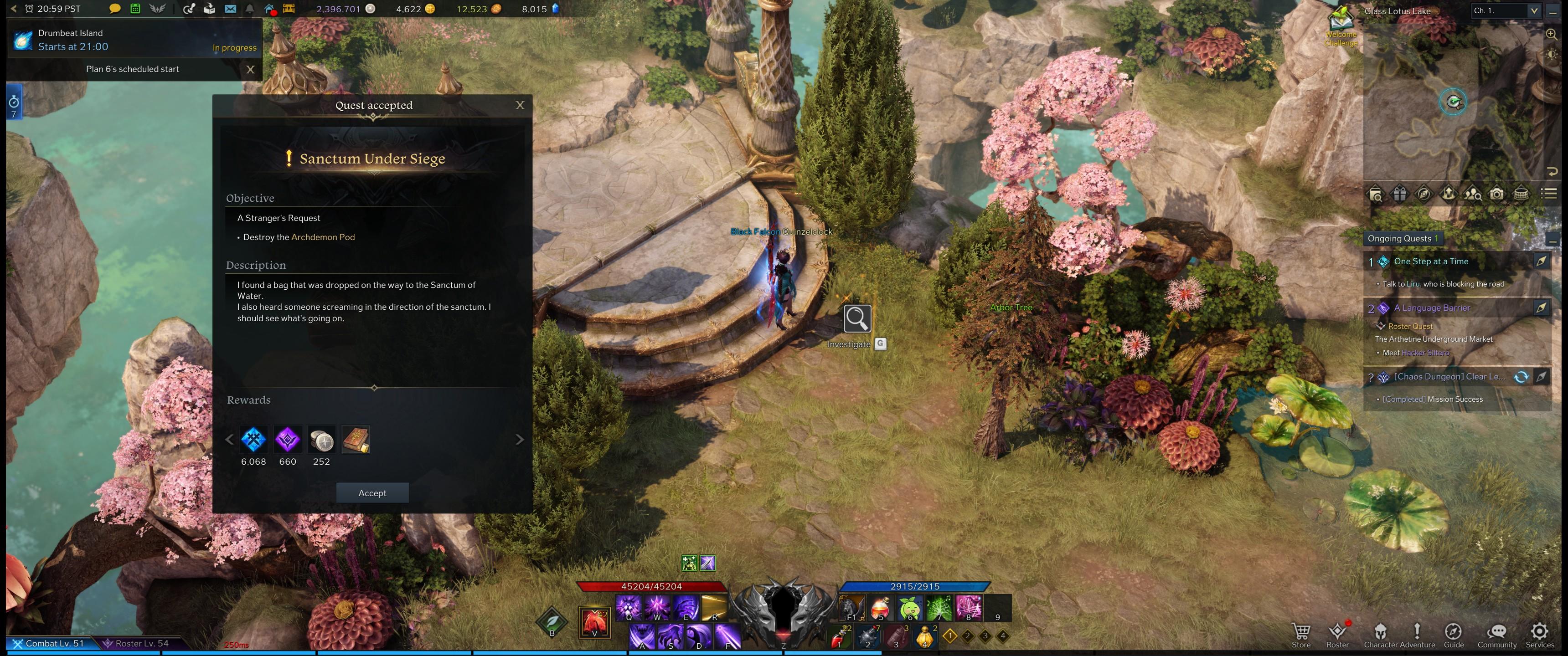Open the green calendar icon
Screen dimensions: 1568x656
[x=135, y=9]
